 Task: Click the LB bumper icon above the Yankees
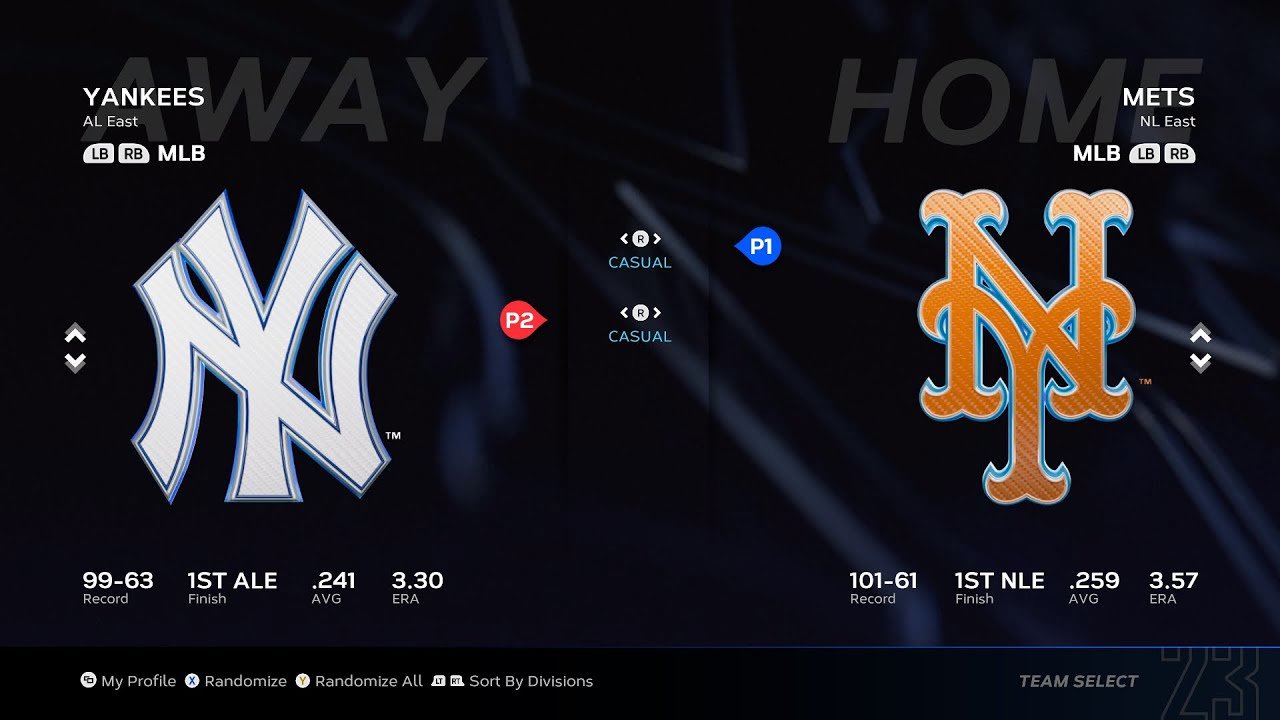[99, 154]
